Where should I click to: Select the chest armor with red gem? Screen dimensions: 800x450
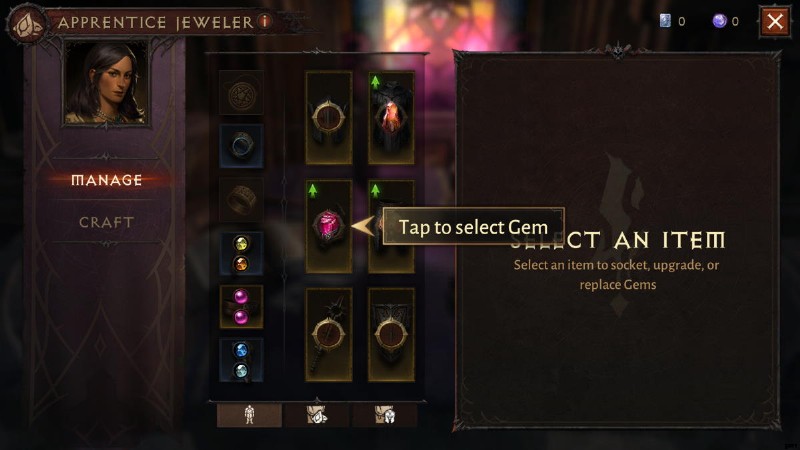tap(389, 117)
